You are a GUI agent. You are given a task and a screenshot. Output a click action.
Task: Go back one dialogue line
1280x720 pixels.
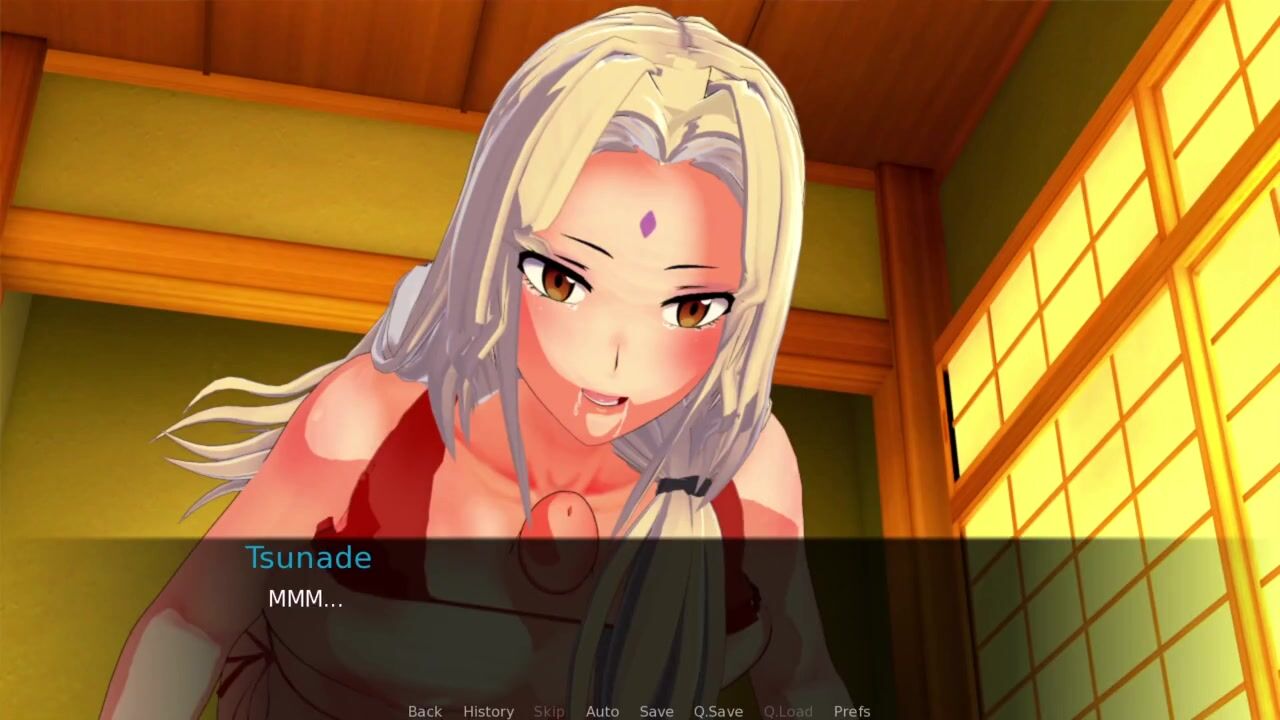[x=424, y=711]
